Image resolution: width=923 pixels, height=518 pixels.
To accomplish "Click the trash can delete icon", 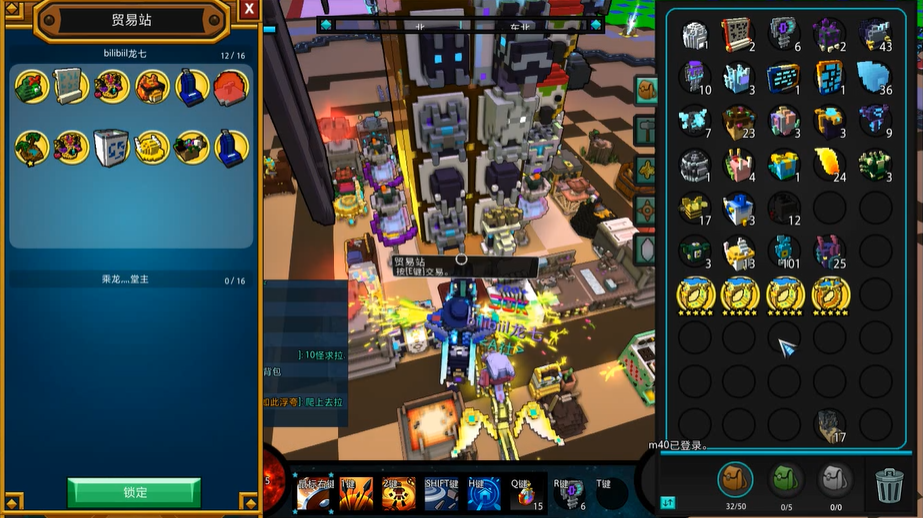I will (889, 485).
